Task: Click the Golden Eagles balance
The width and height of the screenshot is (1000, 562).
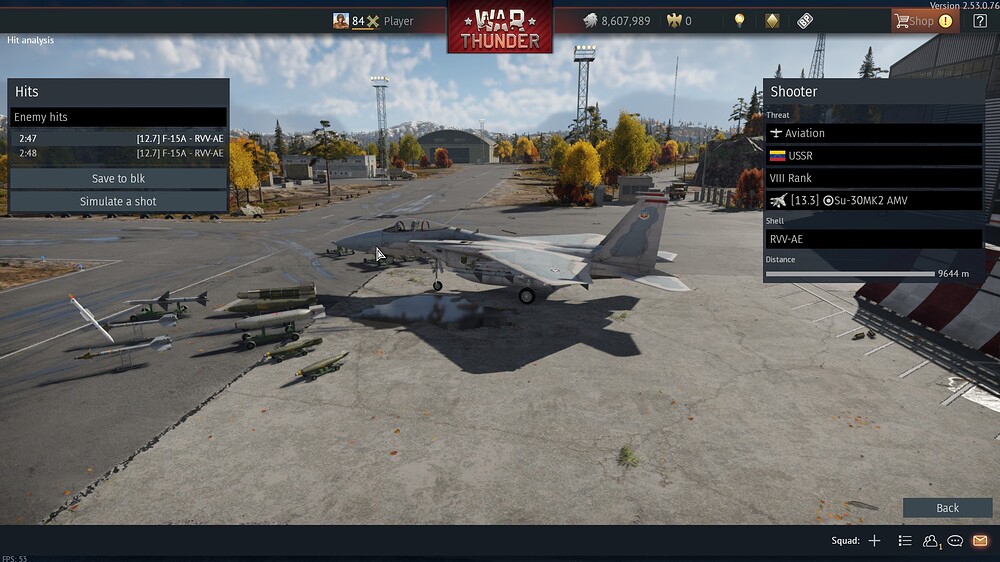Action: point(678,21)
